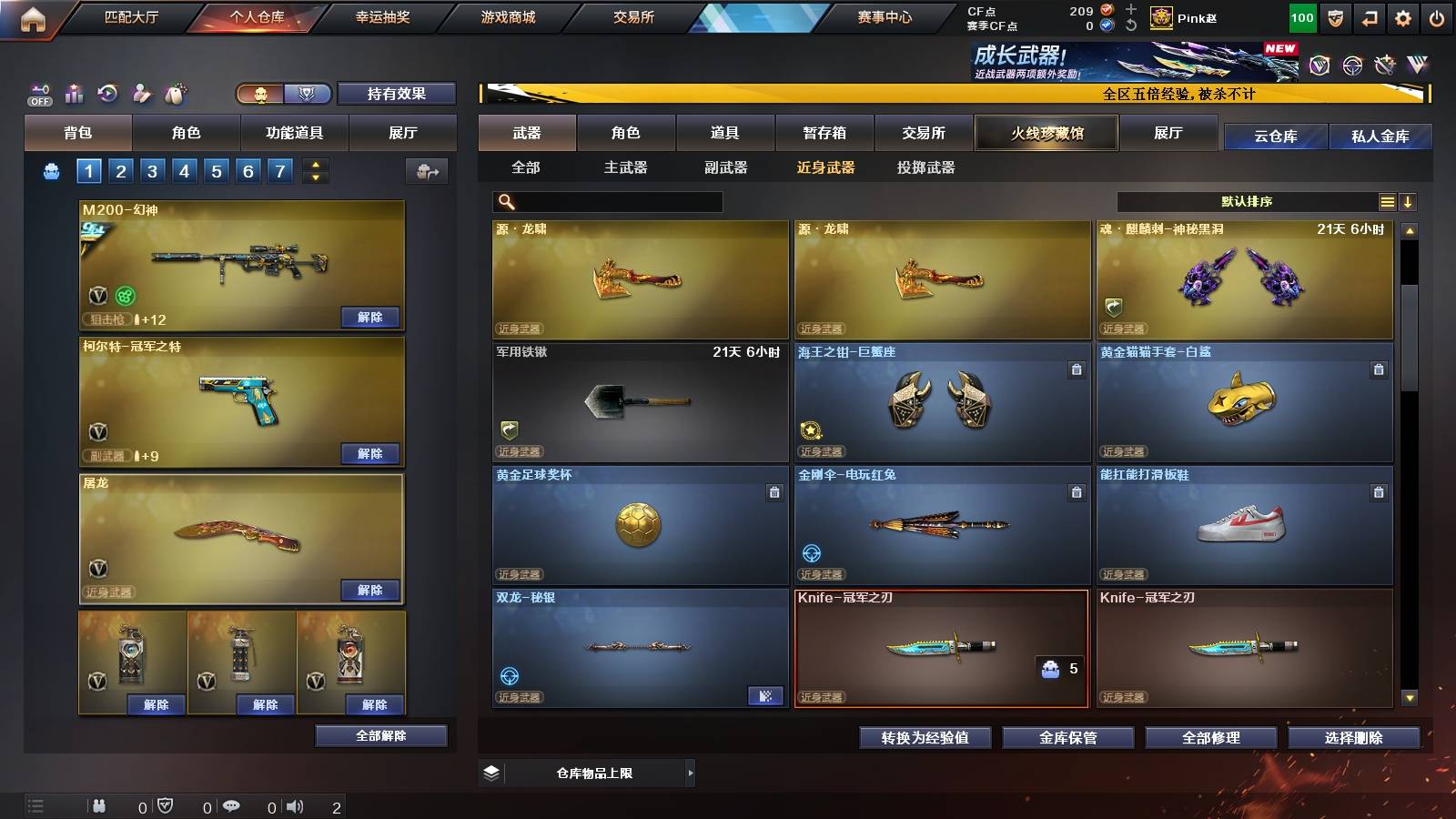Click the down arrow next to sort menu
The image size is (1456, 819).
[1410, 201]
